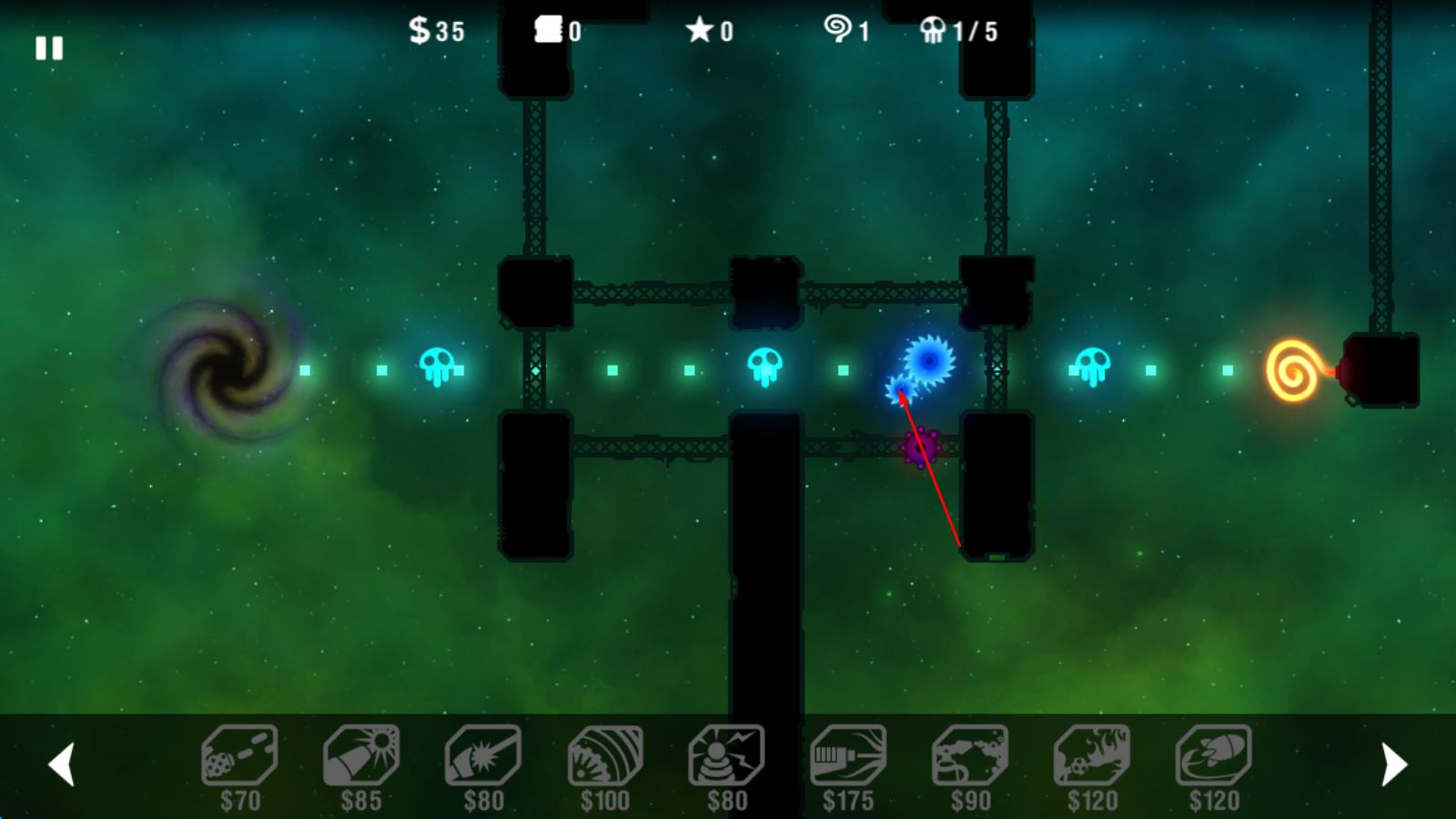Pick the $90 gas spray tower
Viewport: 1456px width, 819px height.
[970, 756]
